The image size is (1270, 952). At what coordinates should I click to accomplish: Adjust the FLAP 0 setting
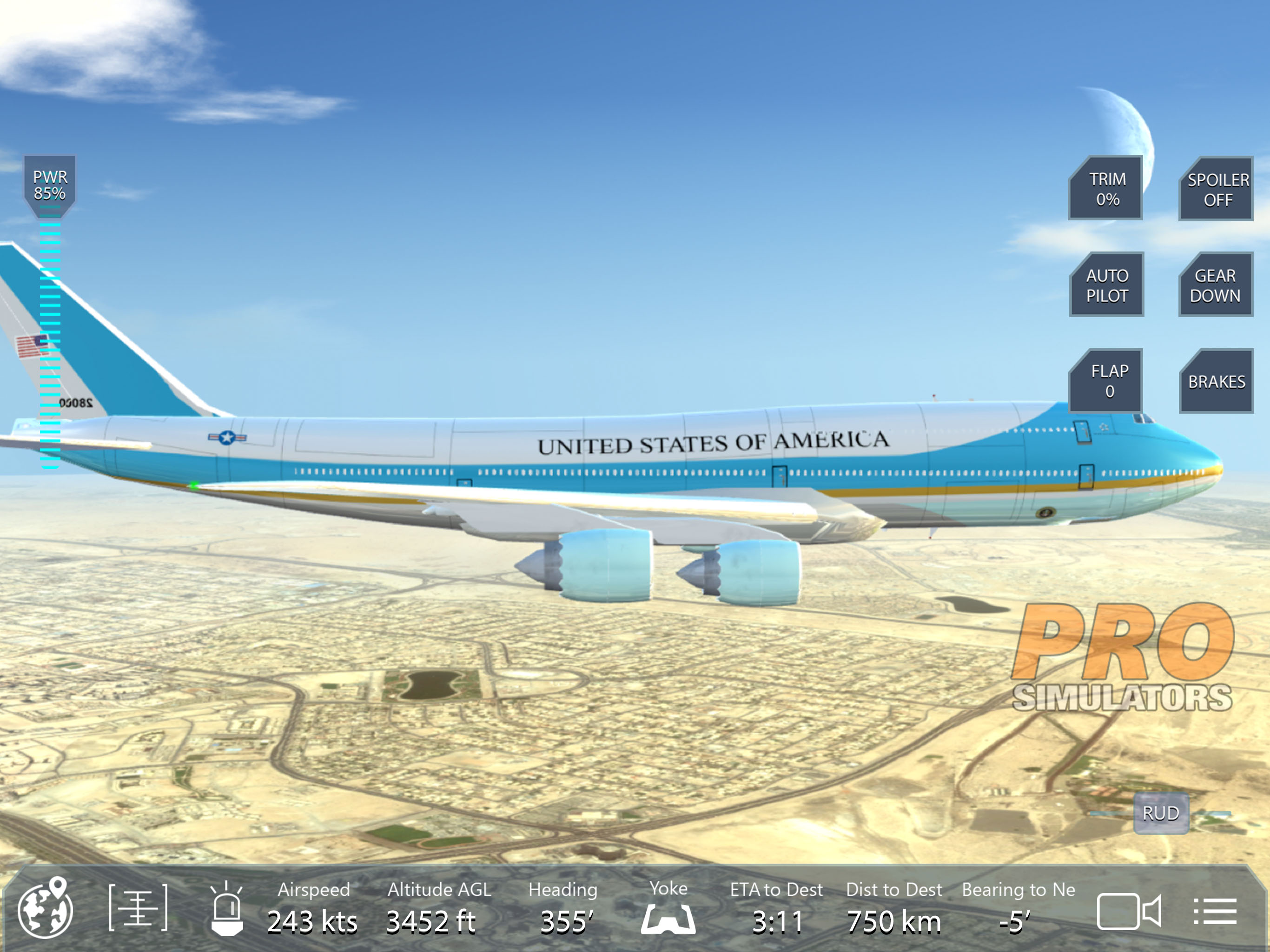pos(1107,381)
